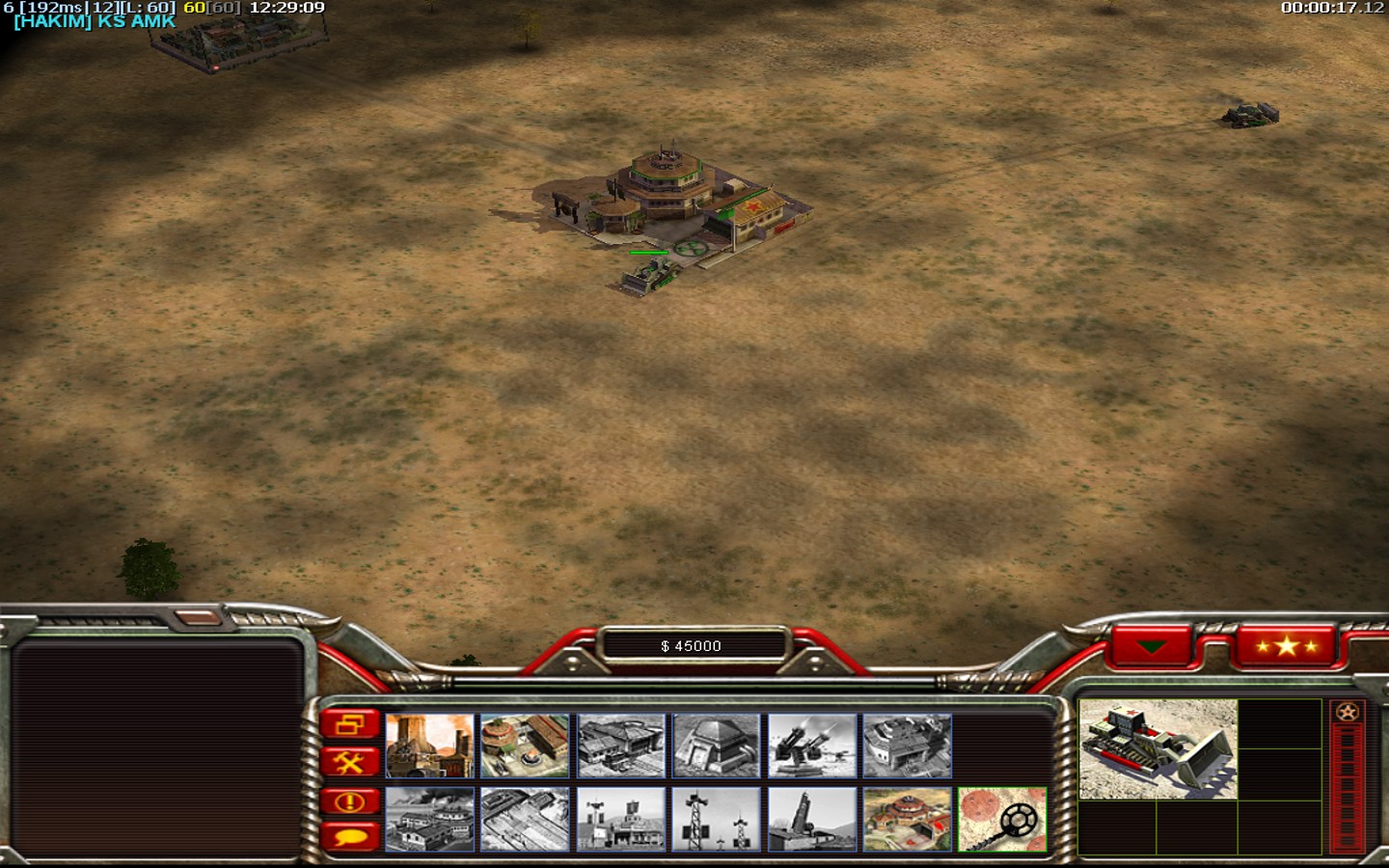Click the exclamation mark beacon button

click(x=349, y=801)
